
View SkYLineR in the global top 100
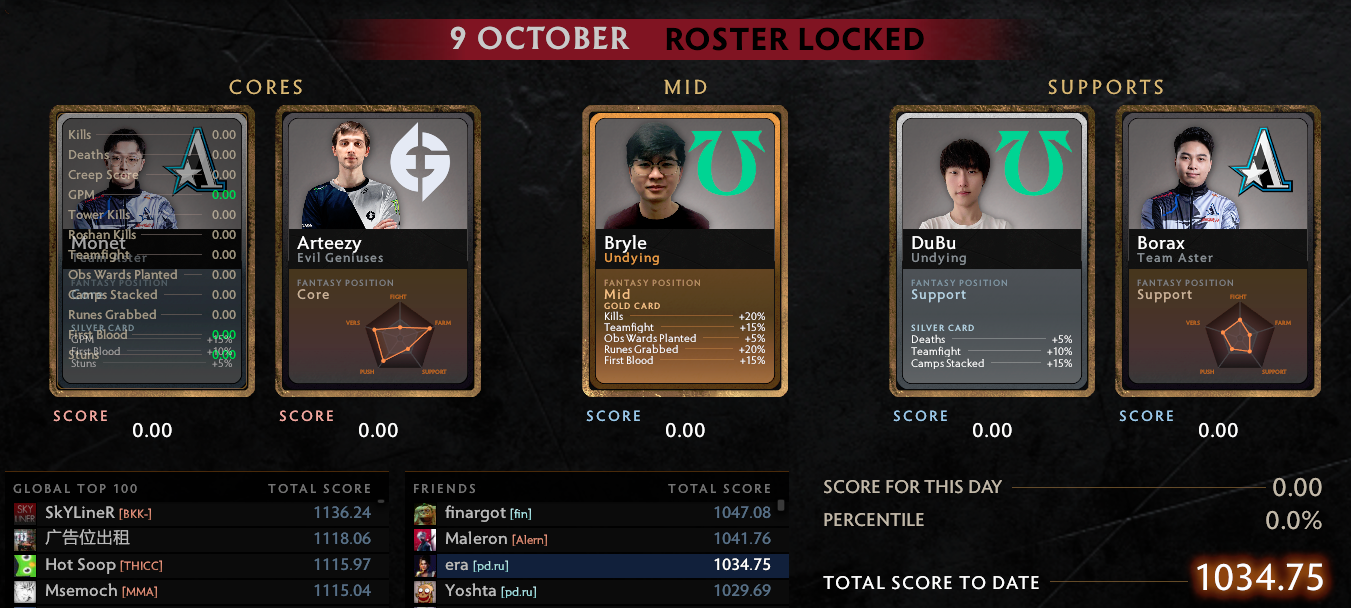(195, 513)
